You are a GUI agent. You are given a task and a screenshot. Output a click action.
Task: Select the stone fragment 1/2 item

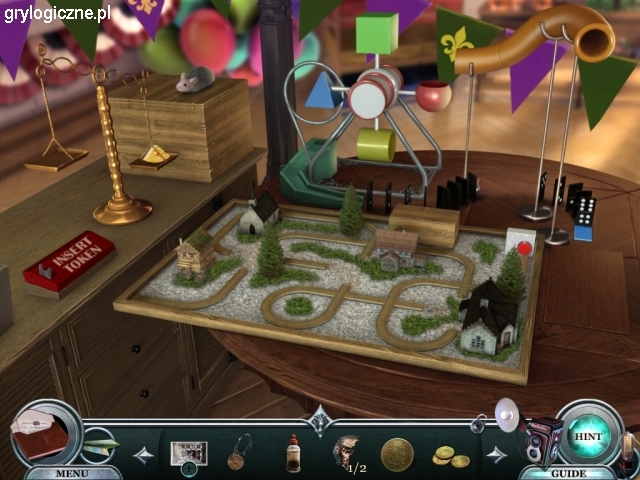[x=346, y=451]
